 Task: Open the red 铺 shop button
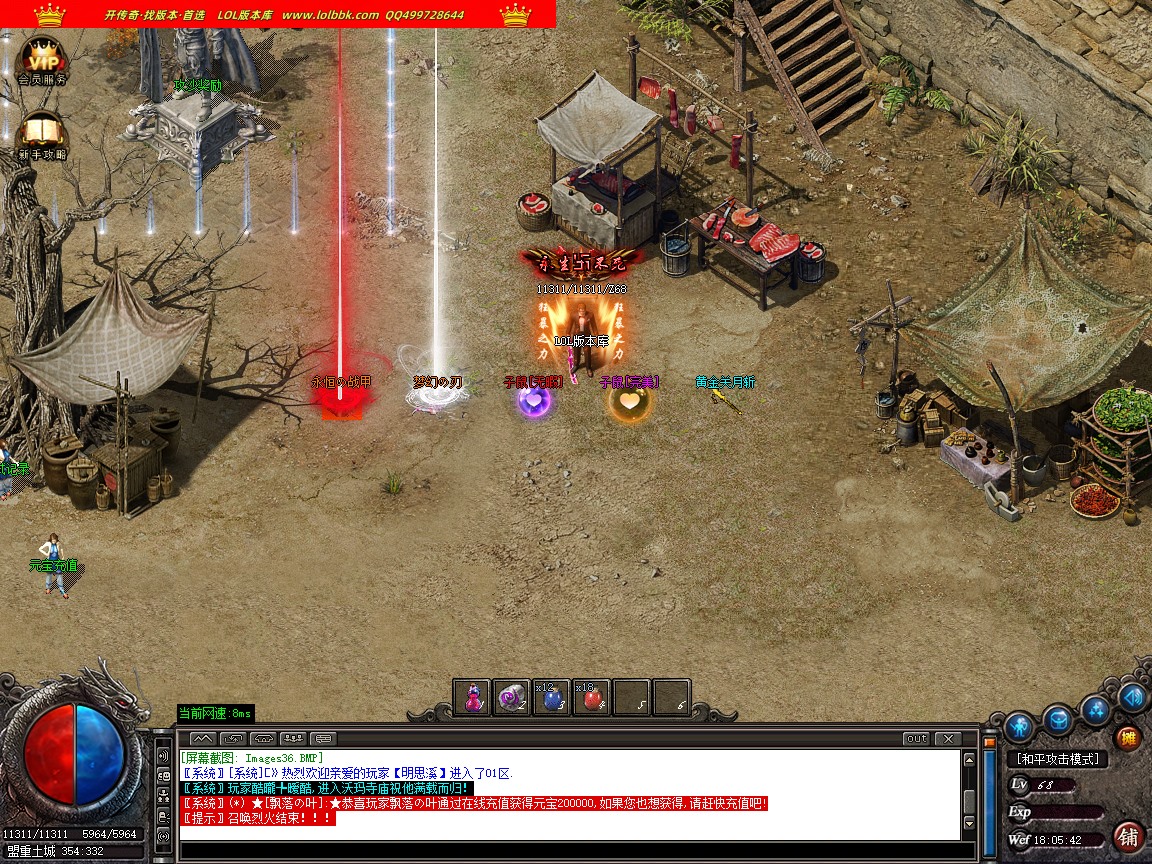coord(1128,836)
